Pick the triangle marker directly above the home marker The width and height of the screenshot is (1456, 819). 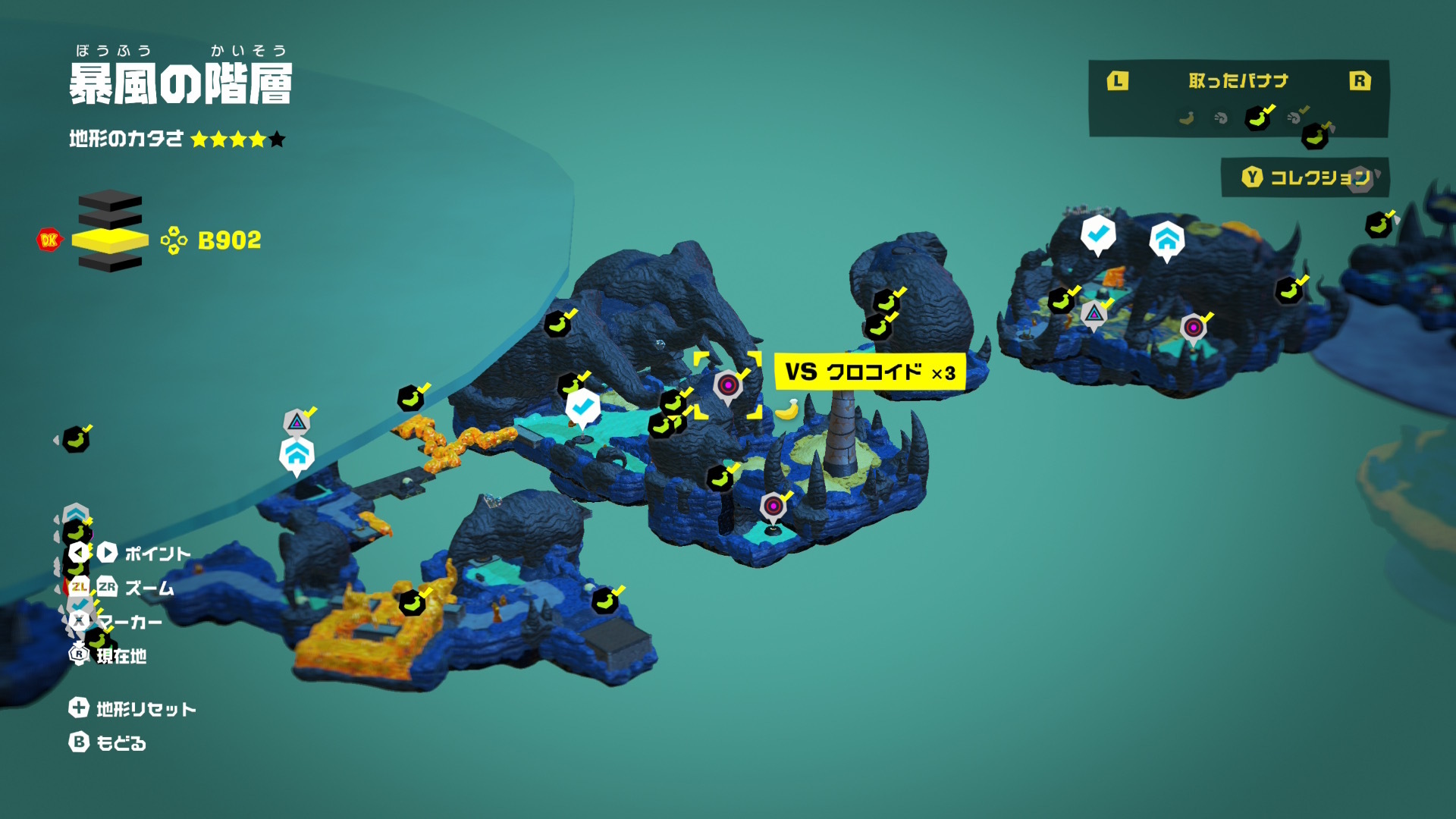[297, 422]
